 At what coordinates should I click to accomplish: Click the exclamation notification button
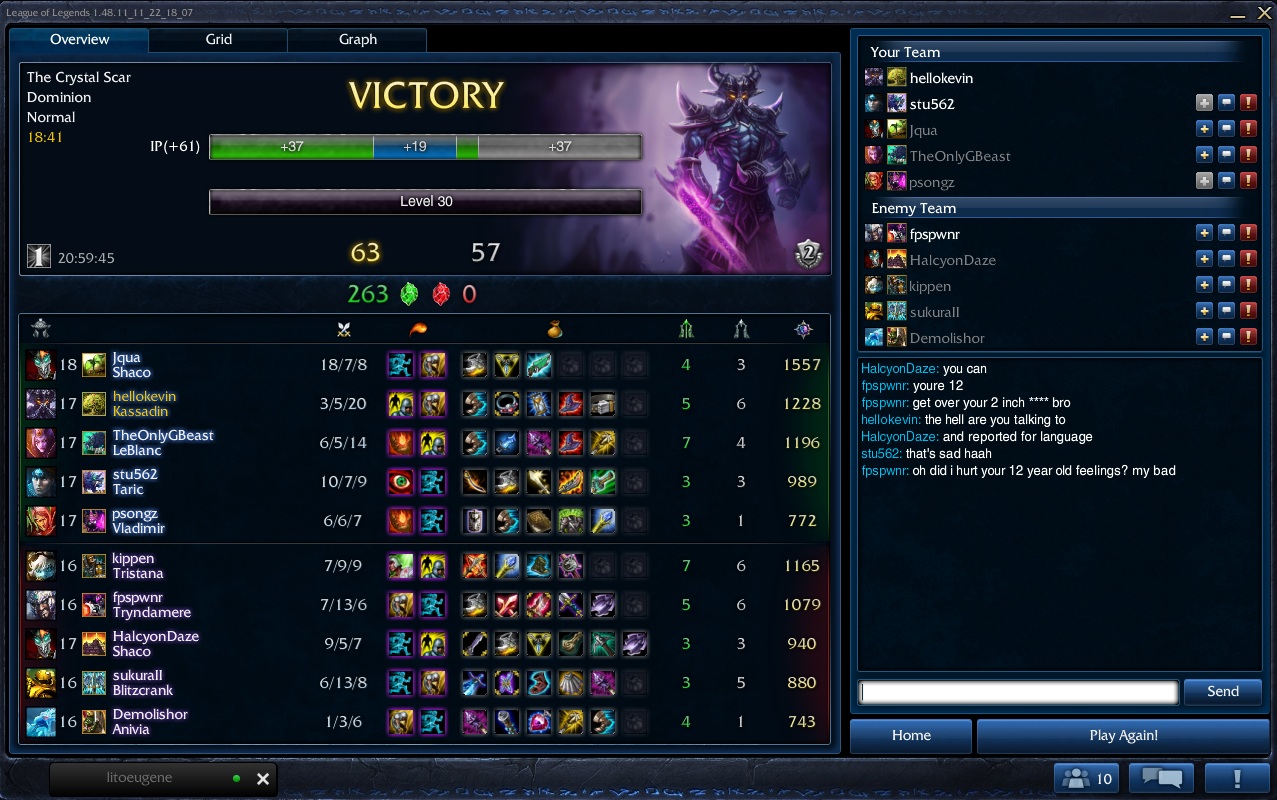(x=1237, y=779)
